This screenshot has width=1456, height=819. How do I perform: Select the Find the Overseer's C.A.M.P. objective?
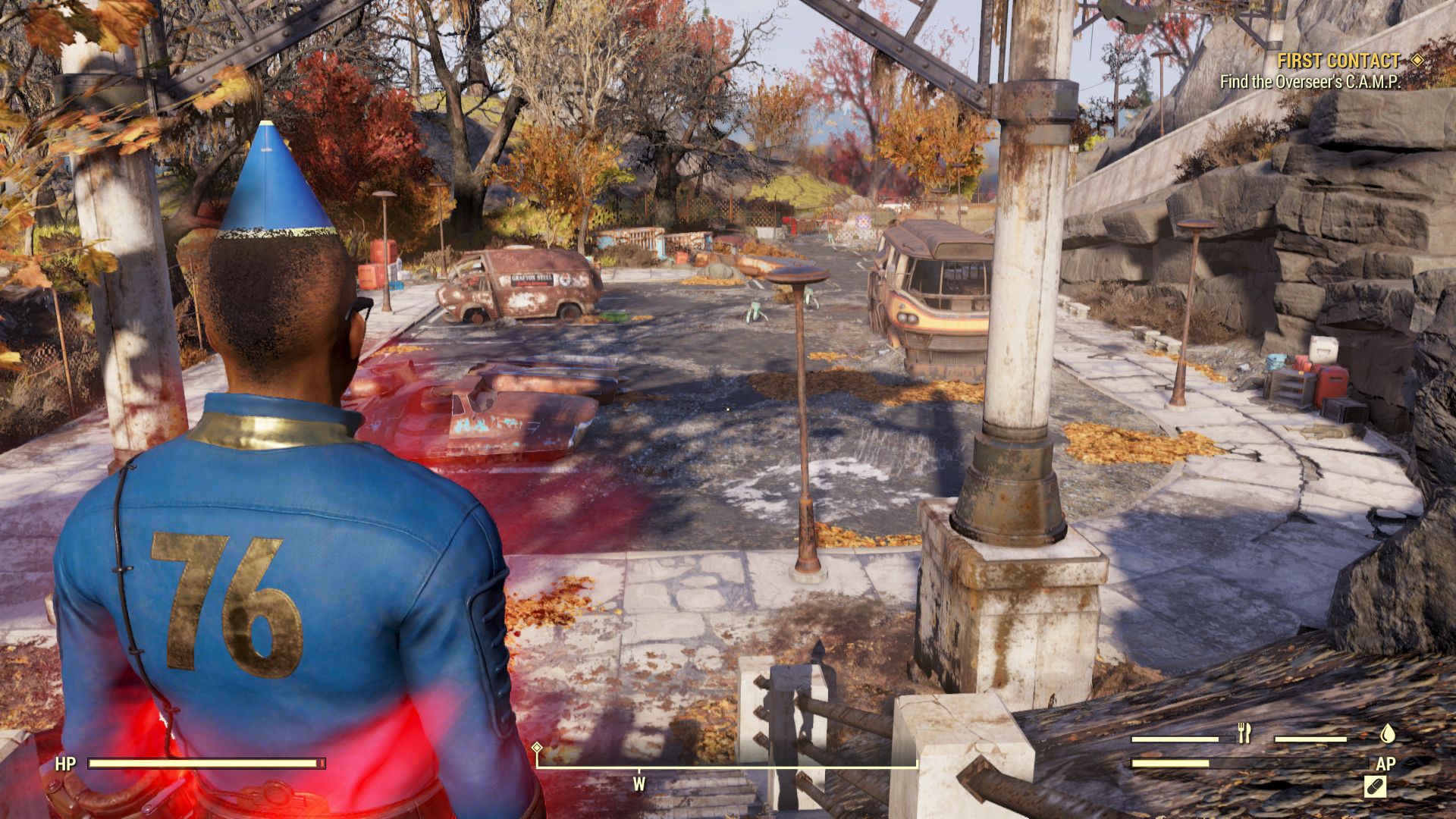click(x=1310, y=82)
